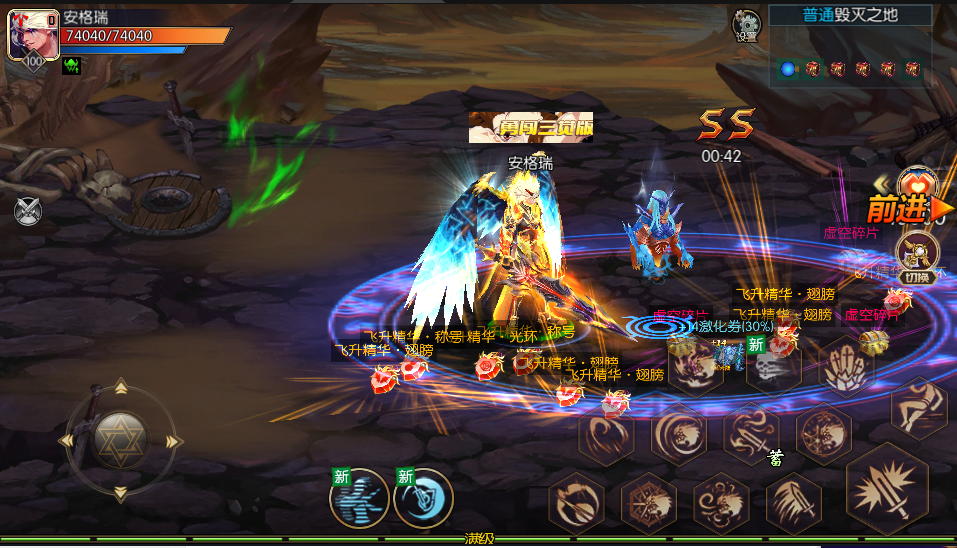Toggle the crossed swords round icon
This screenshot has height=548, width=957.
click(28, 210)
